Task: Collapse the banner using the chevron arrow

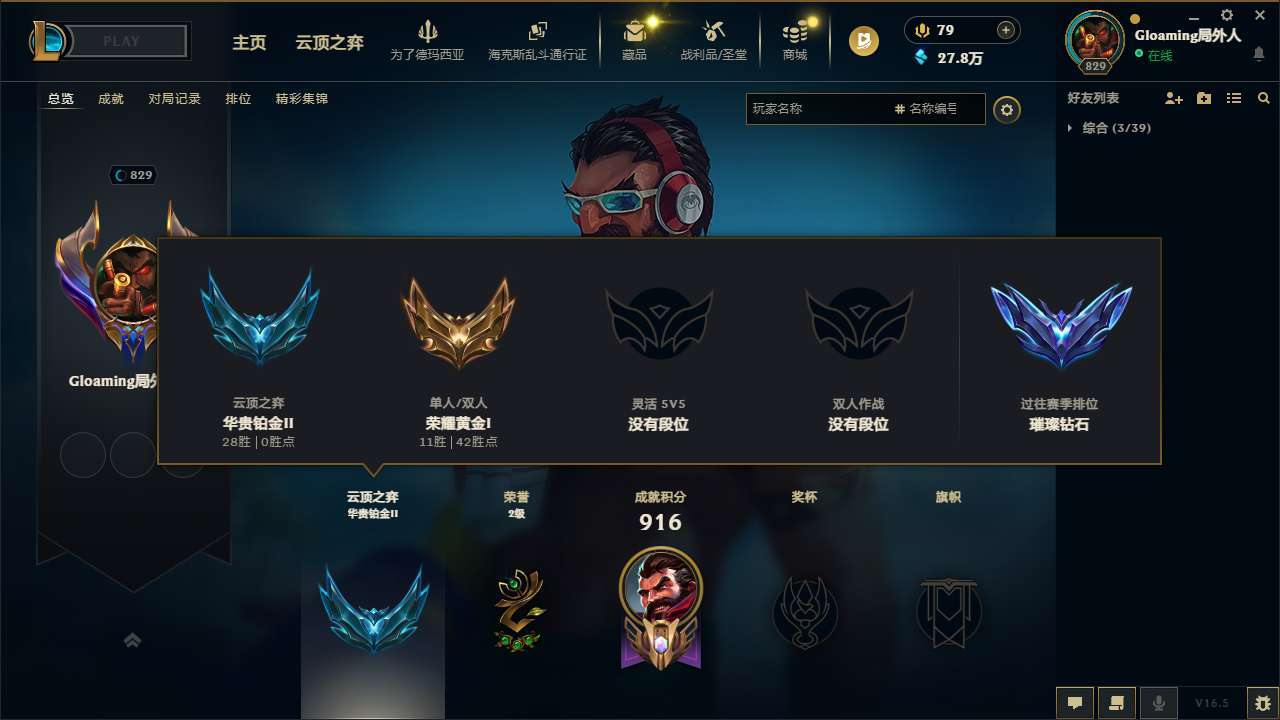Action: 133,640
